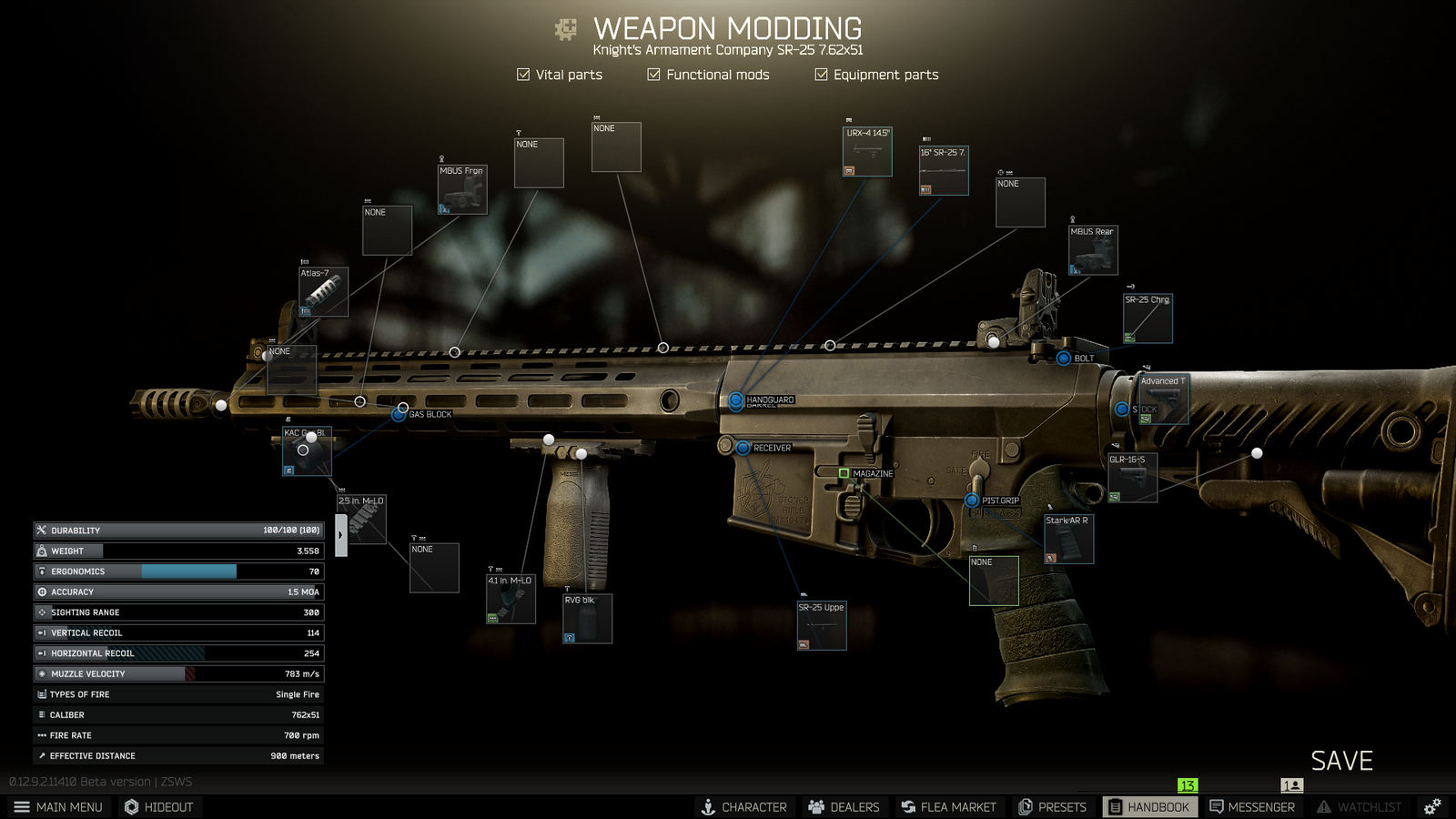Click the SR-25 charging handle slot
The image size is (1456, 819).
1148,318
